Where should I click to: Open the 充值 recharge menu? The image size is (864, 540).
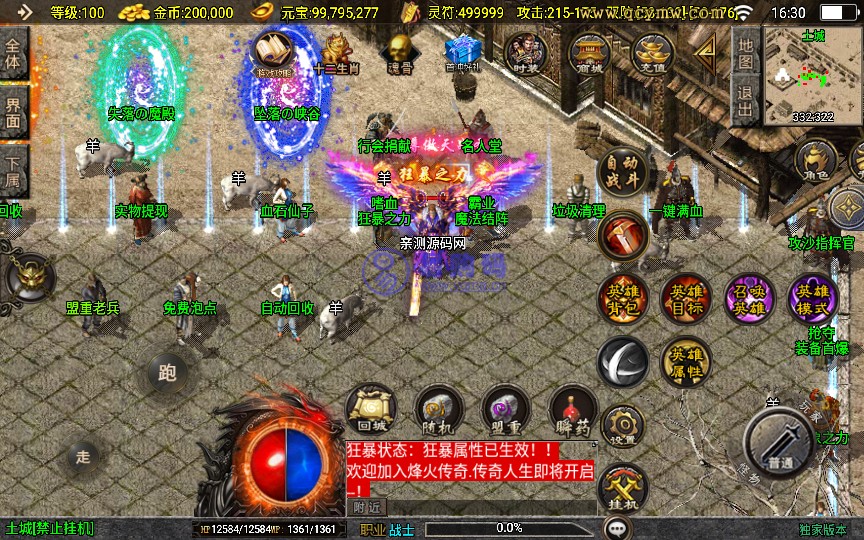pyautogui.click(x=652, y=52)
